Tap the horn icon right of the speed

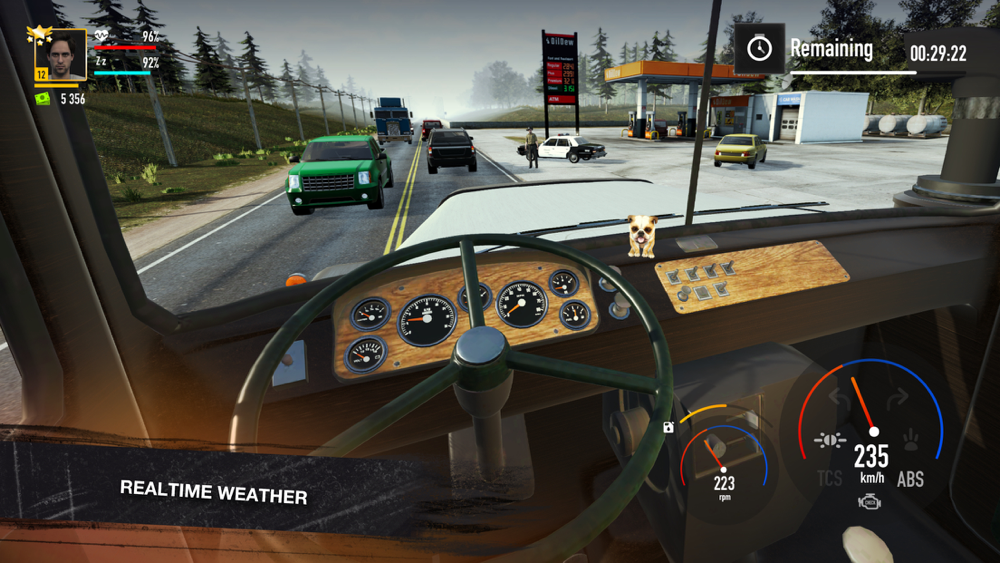click(911, 440)
